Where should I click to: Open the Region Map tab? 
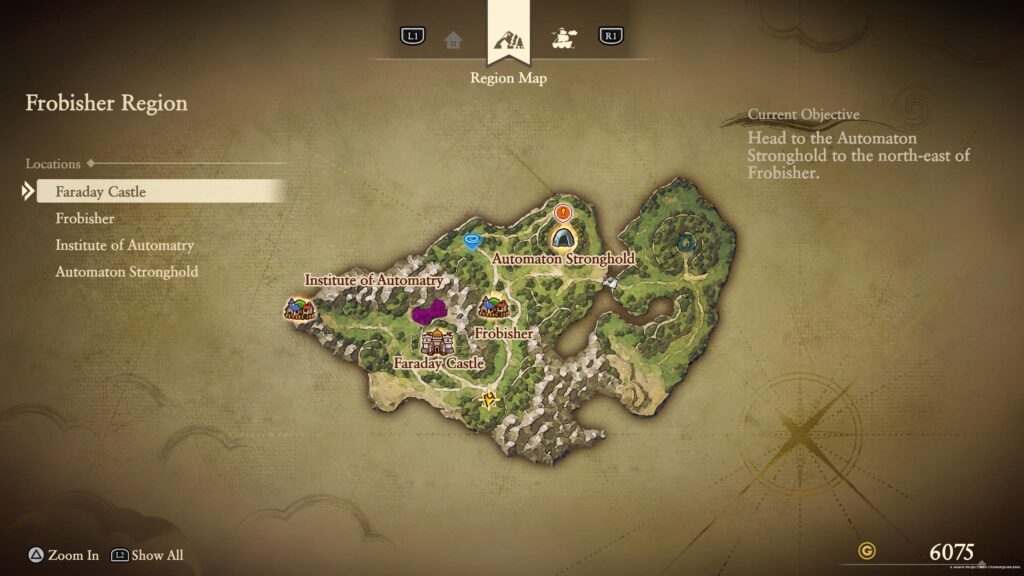pyautogui.click(x=508, y=42)
